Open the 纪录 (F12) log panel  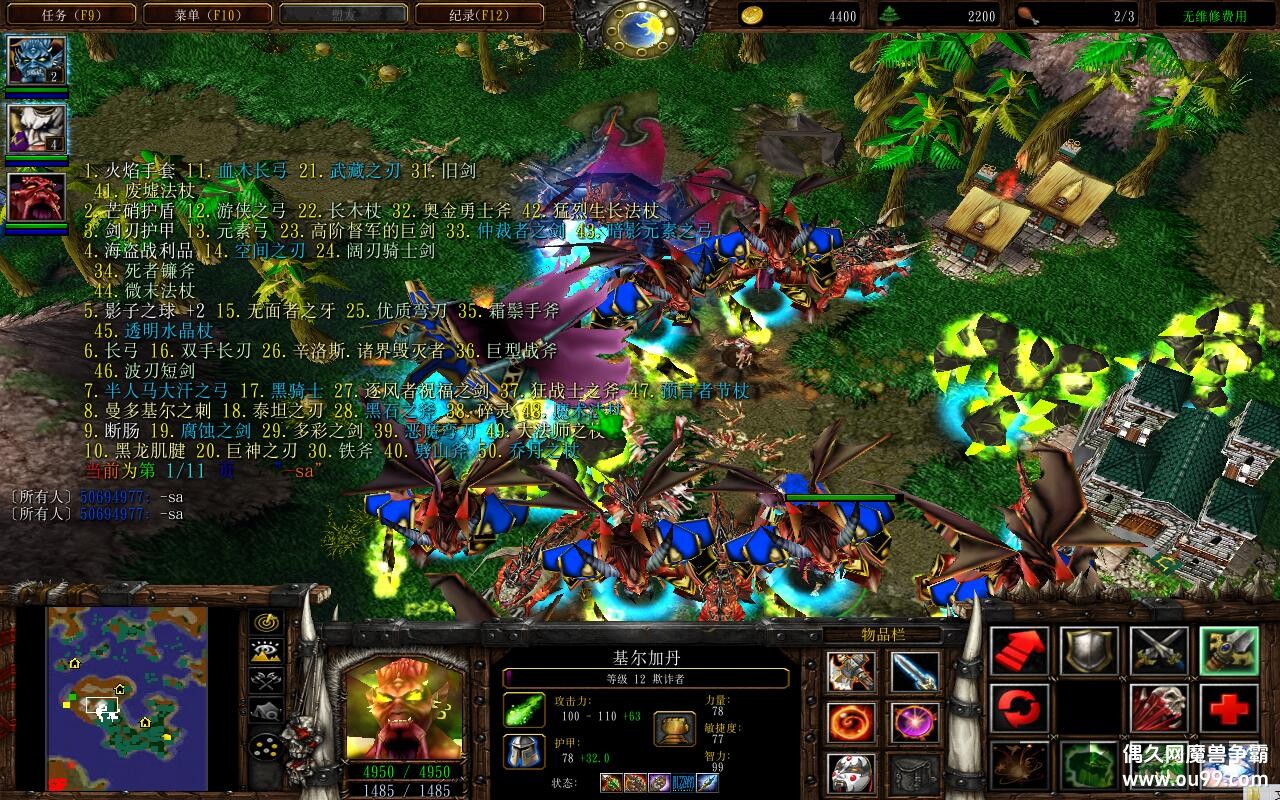(480, 14)
